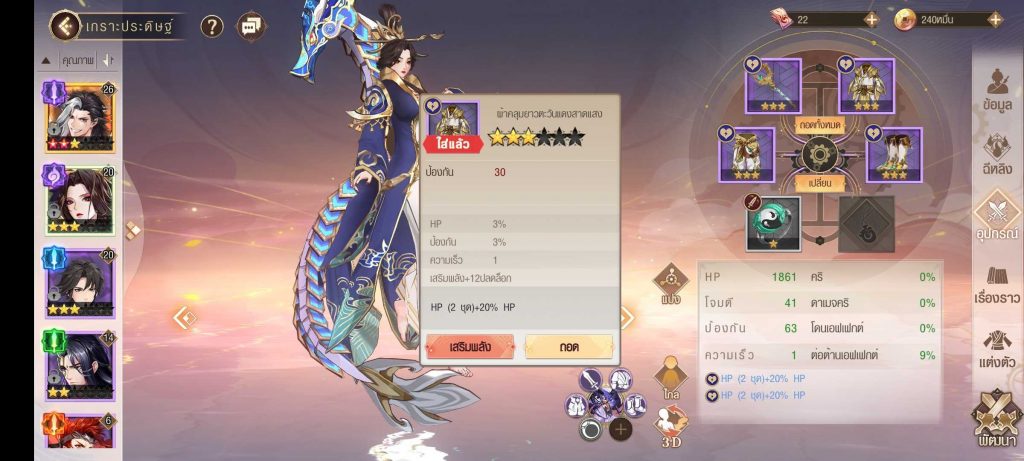Image resolution: width=1024 pixels, height=461 pixels.
Task: Go back using the arrow button
Action: tap(66, 25)
